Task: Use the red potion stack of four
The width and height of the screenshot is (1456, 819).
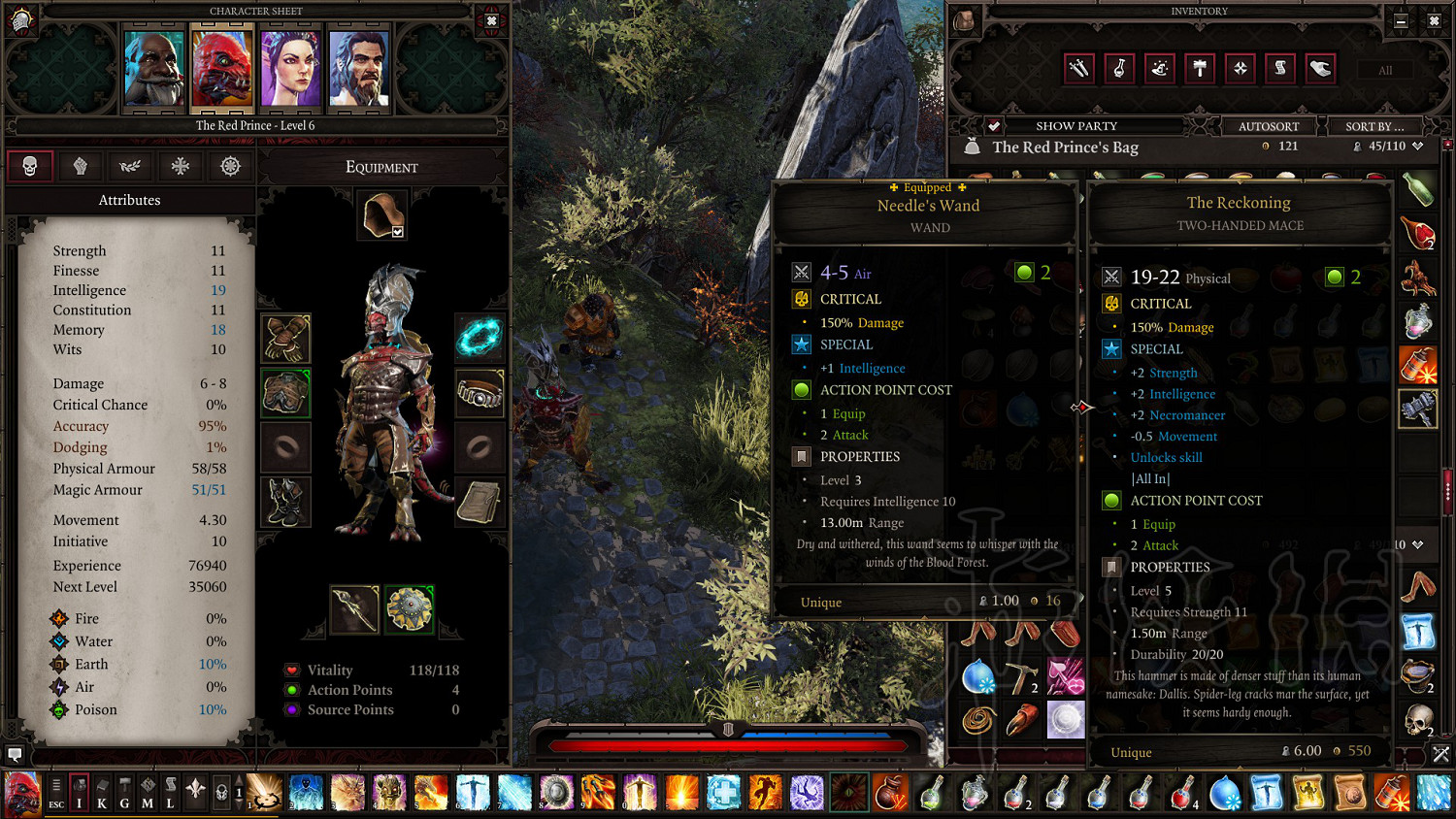Action: point(1183,793)
